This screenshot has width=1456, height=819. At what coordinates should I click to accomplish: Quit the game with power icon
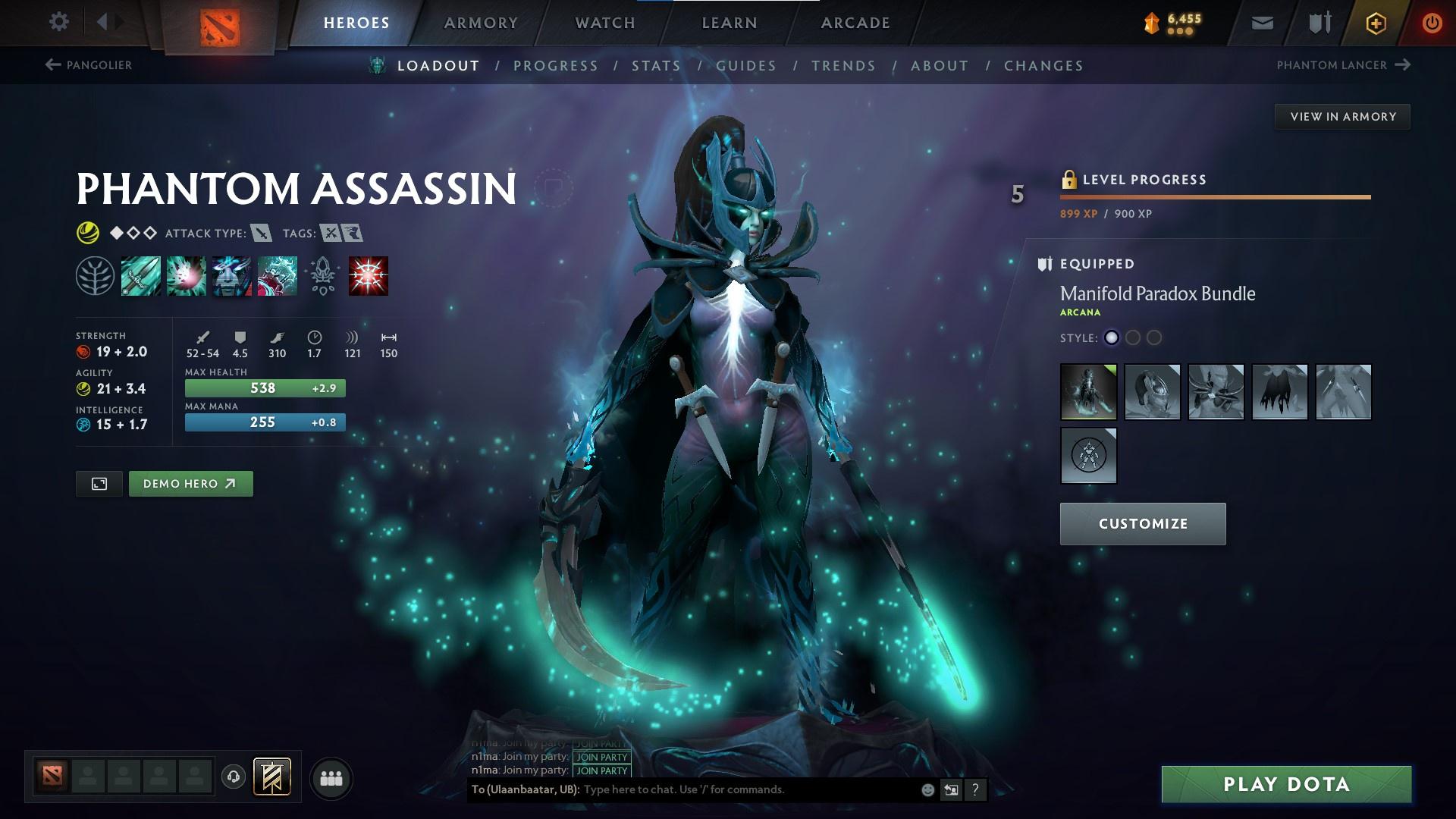click(x=1432, y=24)
